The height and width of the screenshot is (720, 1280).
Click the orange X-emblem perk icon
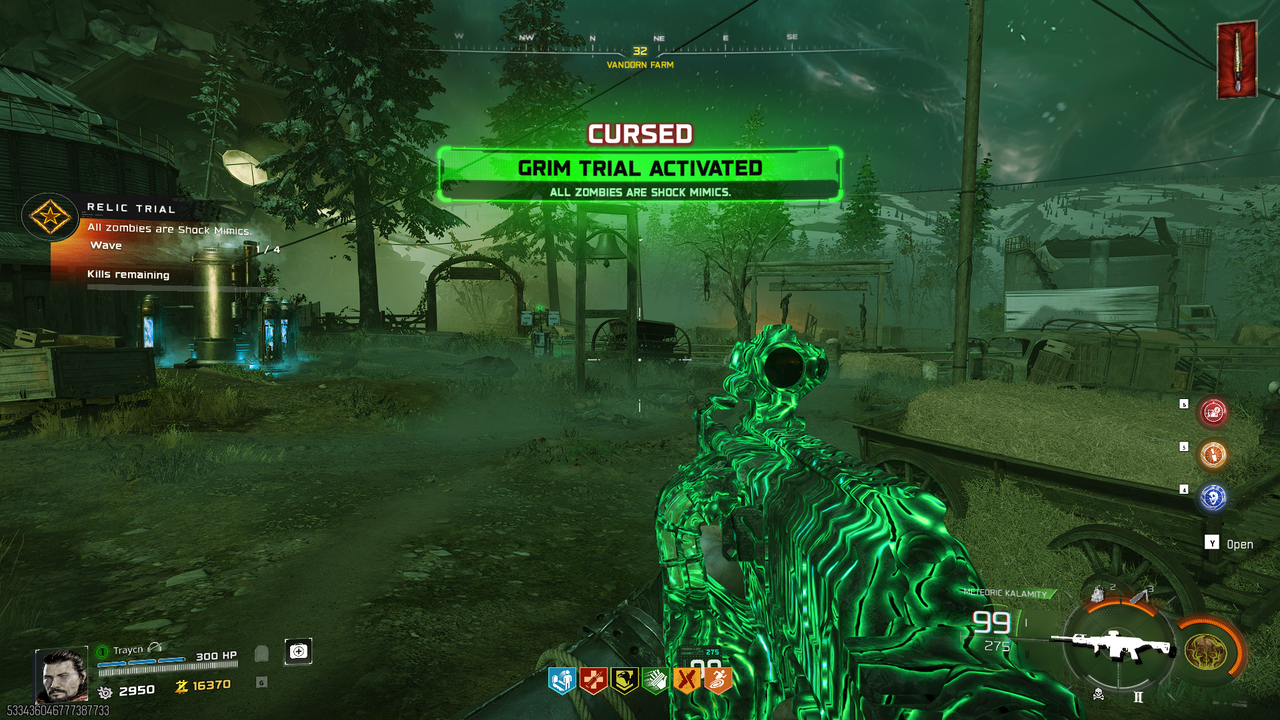click(687, 681)
